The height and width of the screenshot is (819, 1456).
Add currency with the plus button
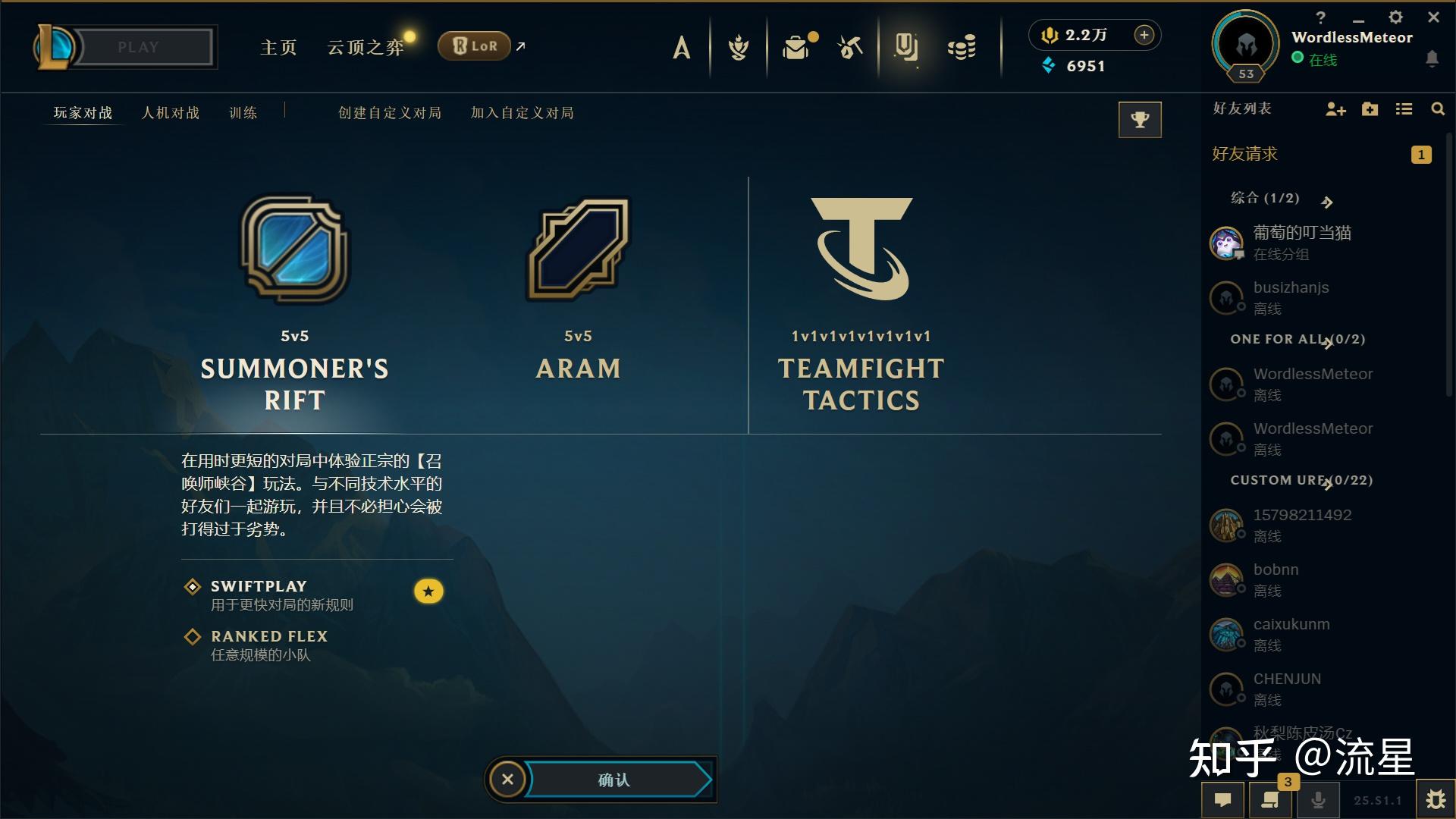coord(1144,35)
